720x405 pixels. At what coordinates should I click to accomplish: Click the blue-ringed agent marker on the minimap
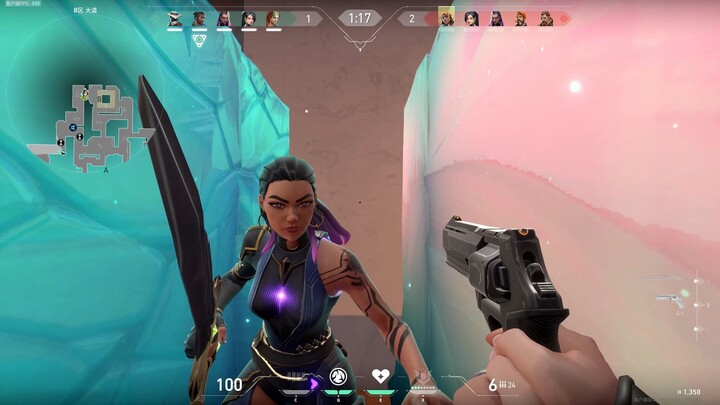[72, 126]
